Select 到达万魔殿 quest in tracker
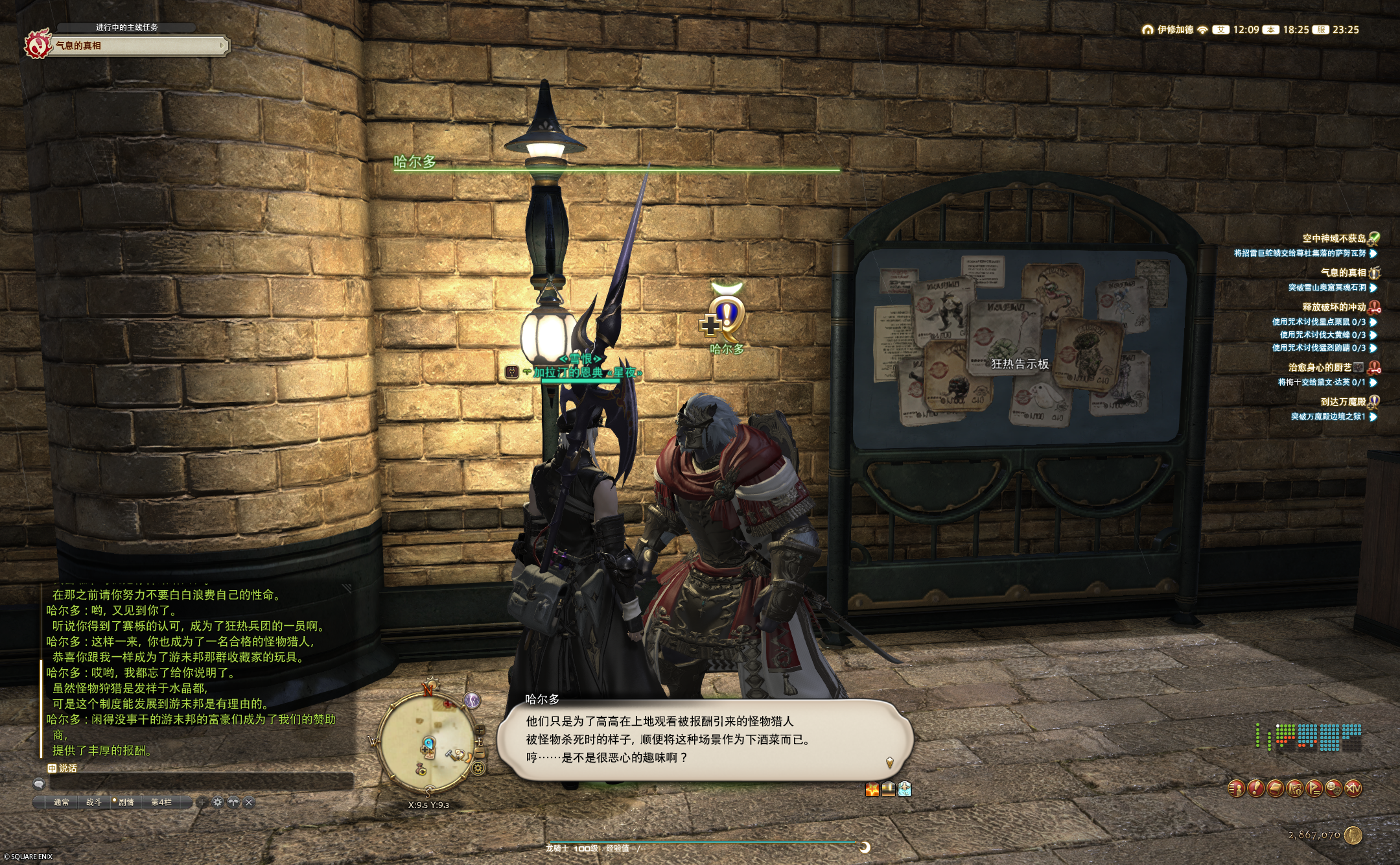1400x865 pixels. 1343,401
